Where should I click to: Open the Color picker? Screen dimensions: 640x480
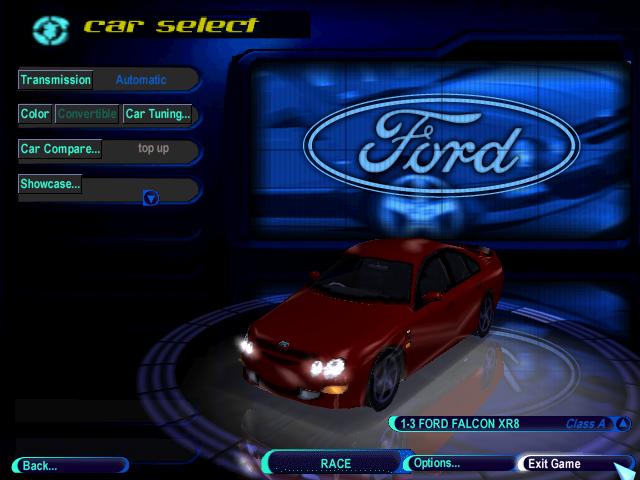click(35, 114)
